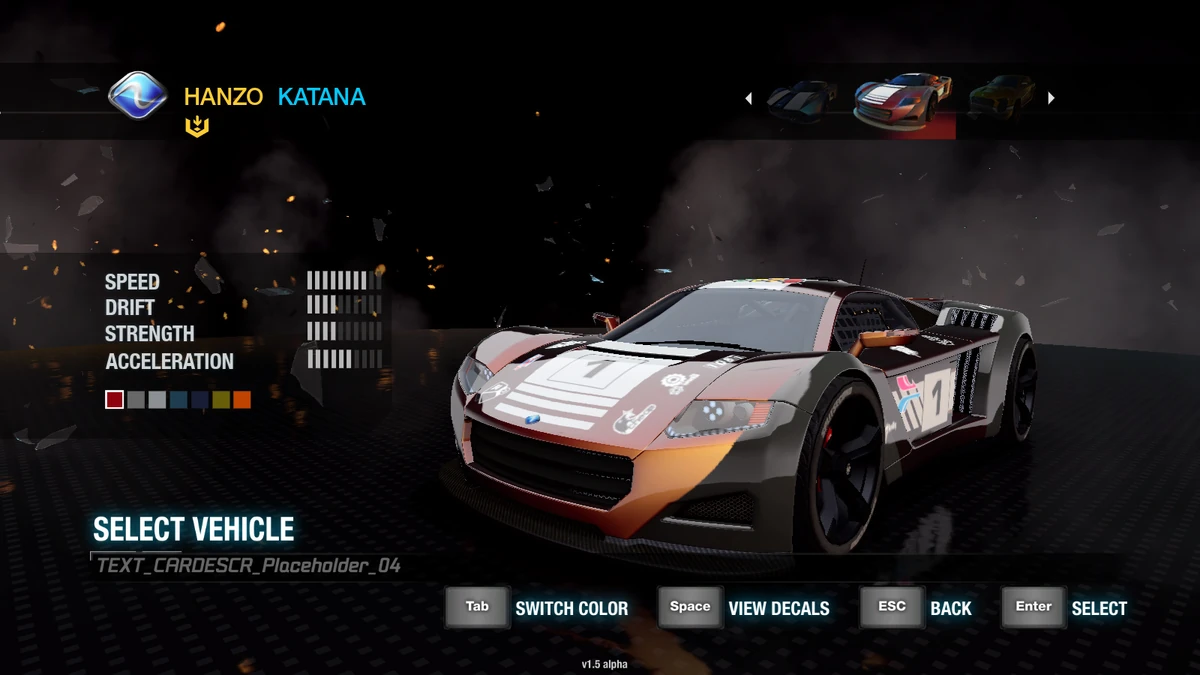Pick the light gray color swatch
The image size is (1200, 675).
[157, 400]
